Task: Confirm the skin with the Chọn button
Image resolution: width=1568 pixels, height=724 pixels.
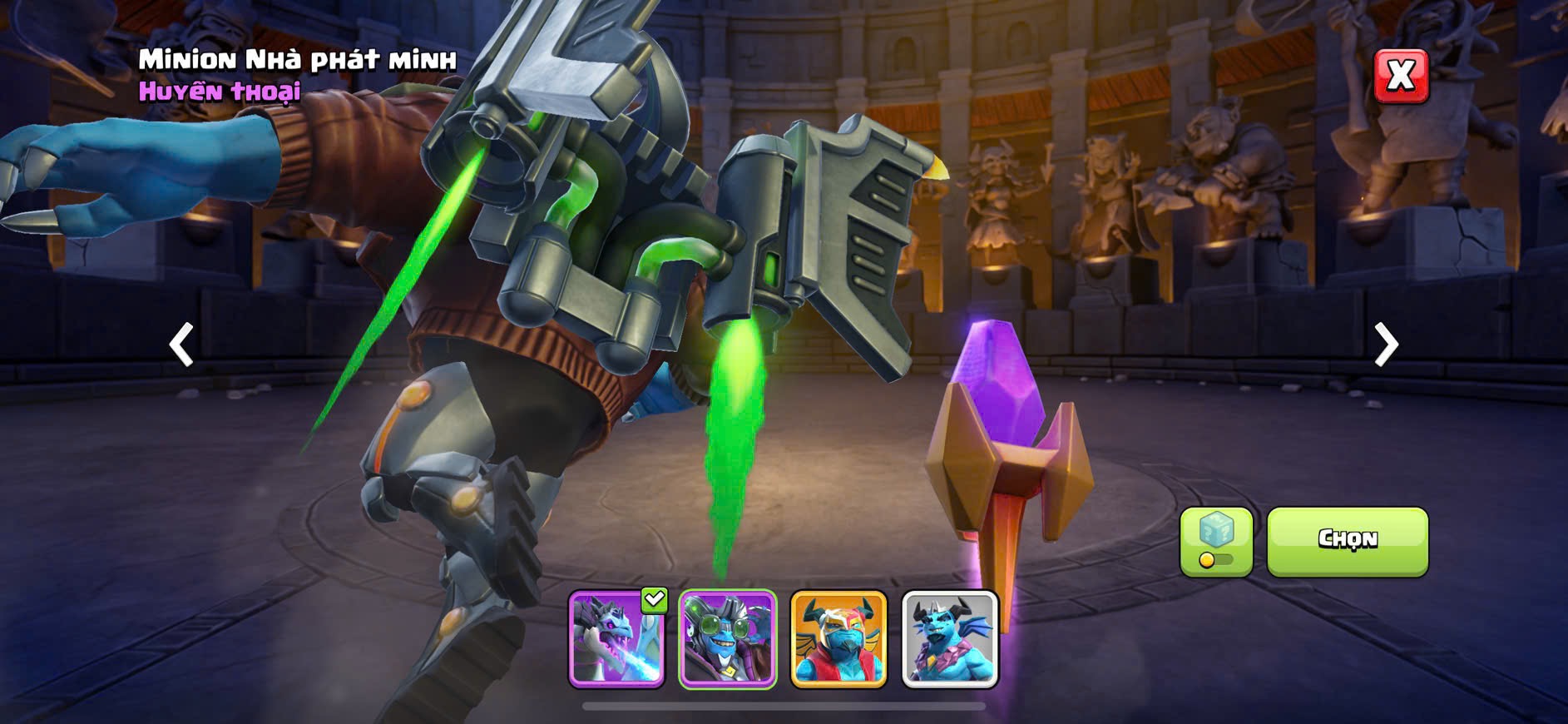Action: [x=1347, y=541]
